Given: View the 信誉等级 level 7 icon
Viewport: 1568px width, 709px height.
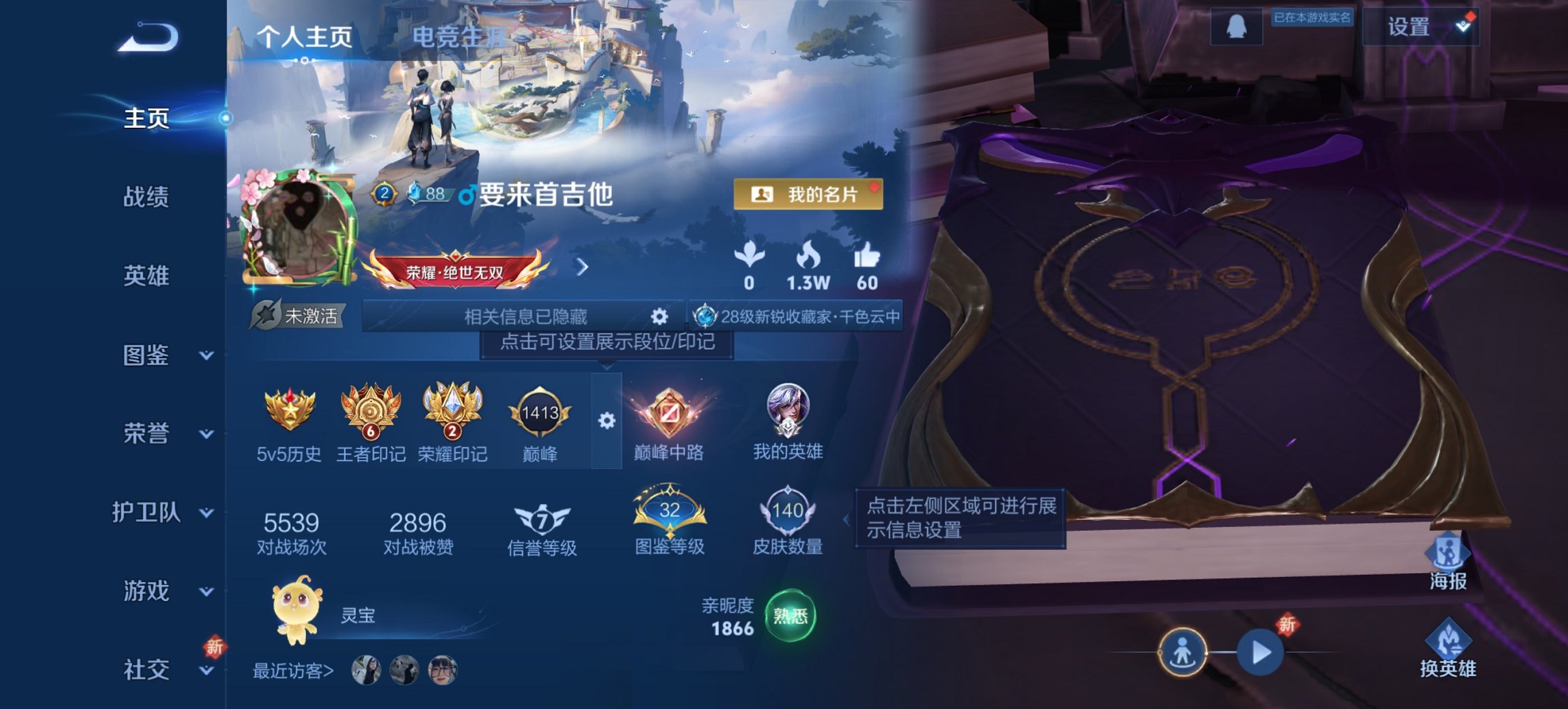Looking at the screenshot, I should pyautogui.click(x=540, y=520).
